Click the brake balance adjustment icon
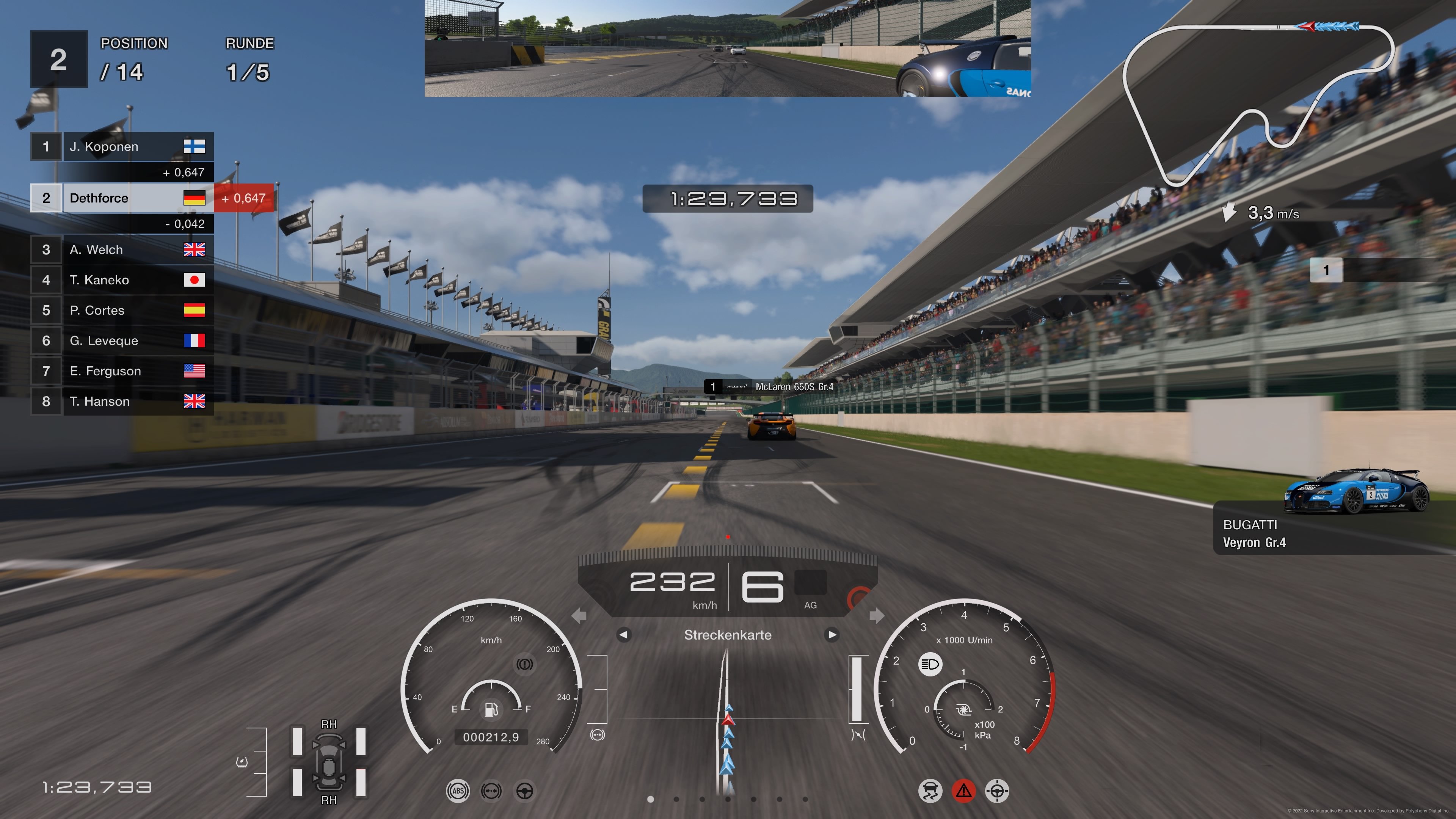Image resolution: width=1456 pixels, height=819 pixels. 492,791
